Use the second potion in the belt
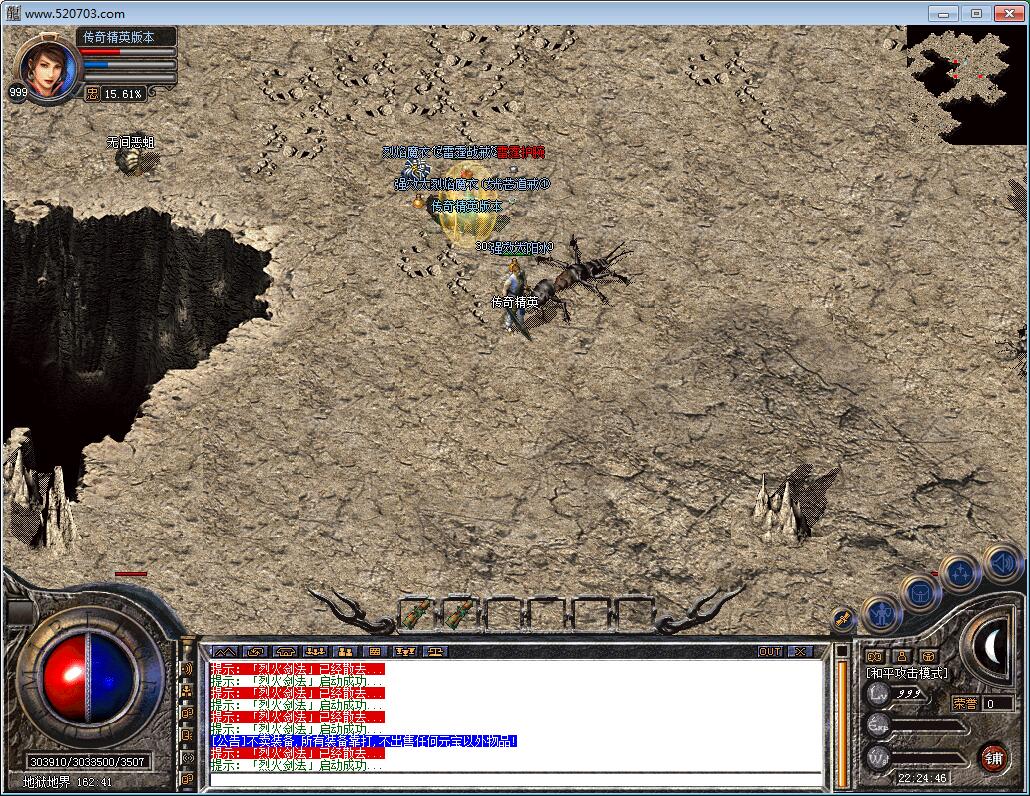1030x796 pixels. click(459, 612)
